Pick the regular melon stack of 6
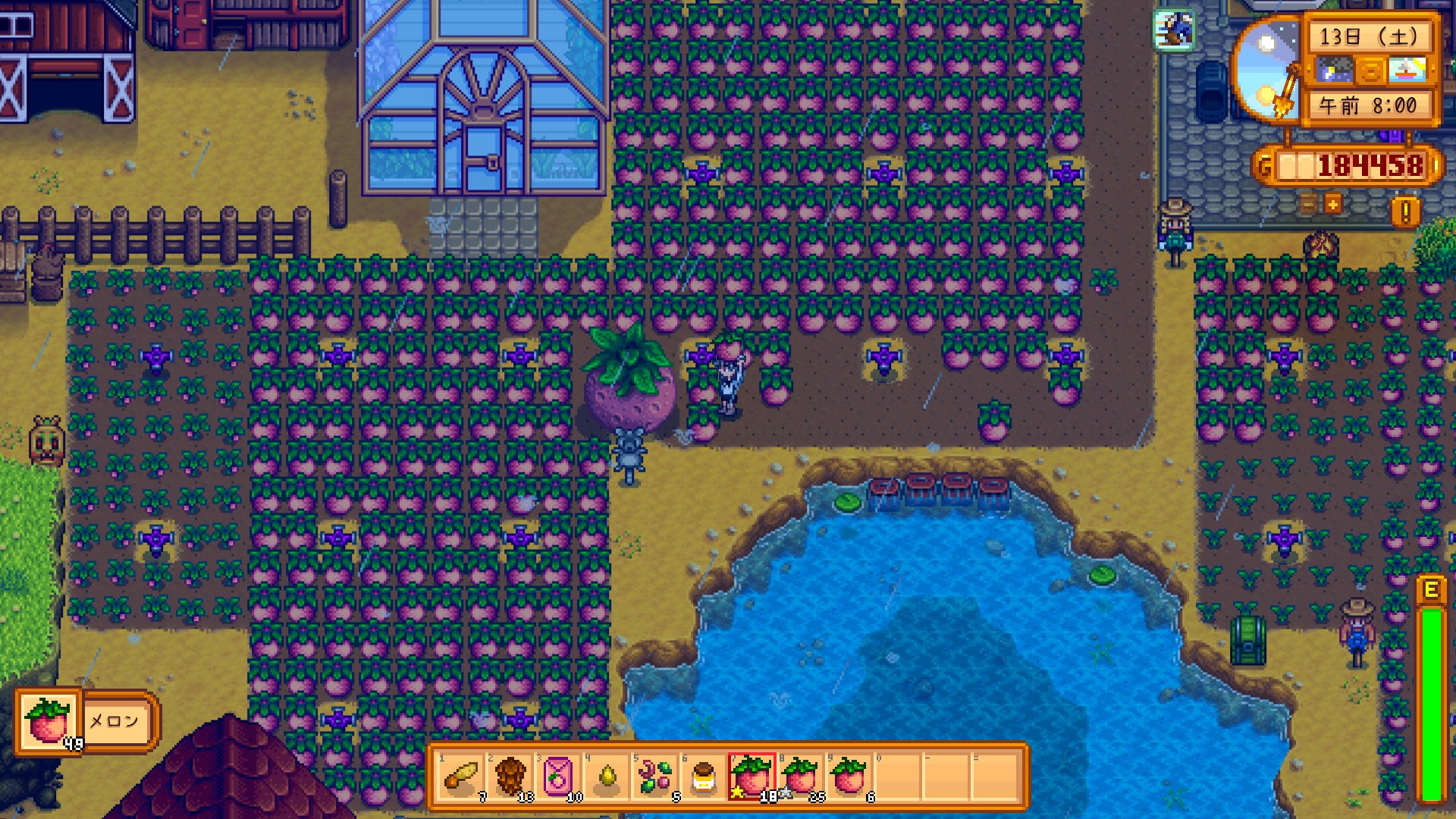 point(849,777)
